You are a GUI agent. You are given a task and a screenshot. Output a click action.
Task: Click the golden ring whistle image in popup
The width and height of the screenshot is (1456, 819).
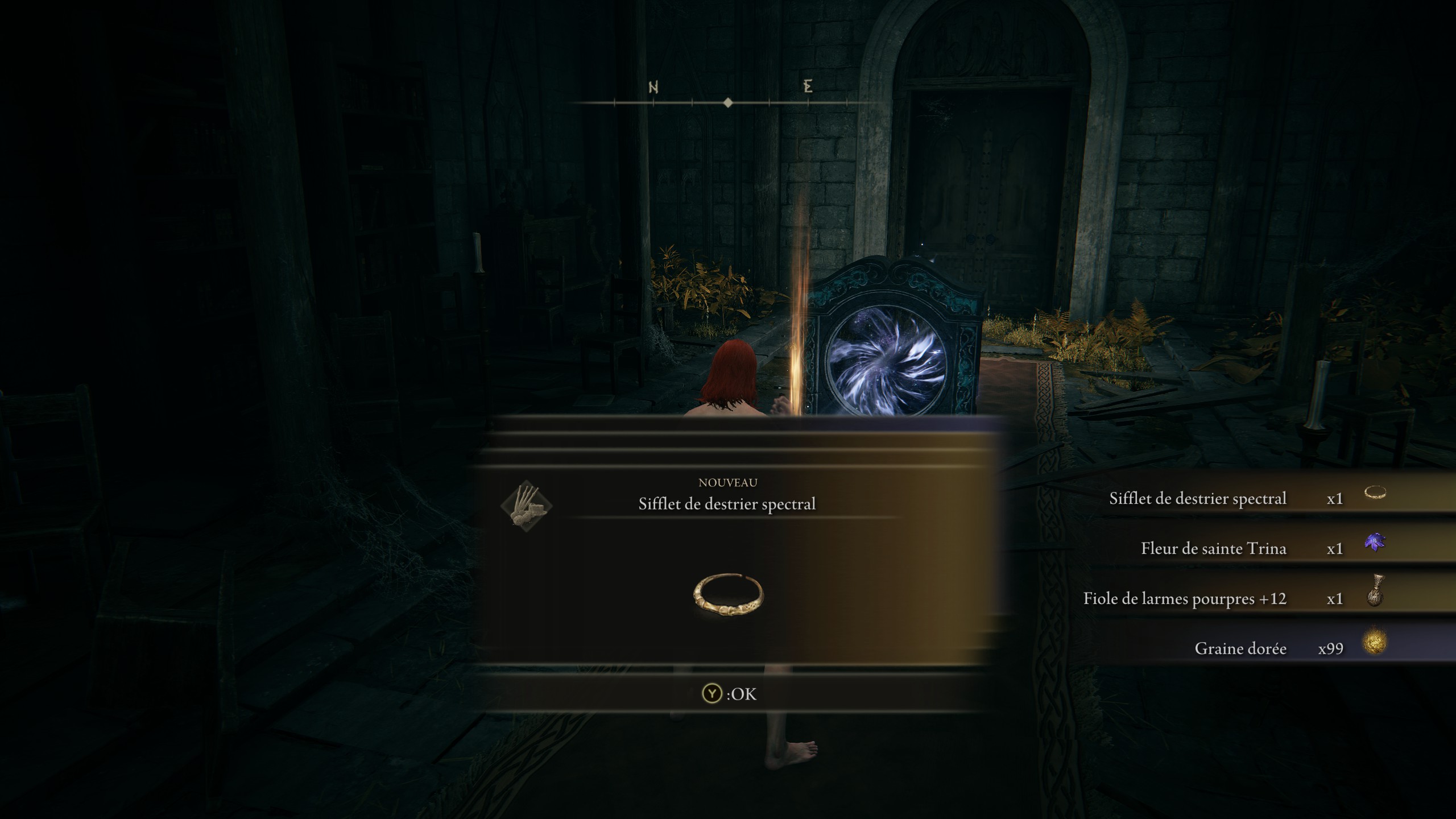pyautogui.click(x=728, y=594)
